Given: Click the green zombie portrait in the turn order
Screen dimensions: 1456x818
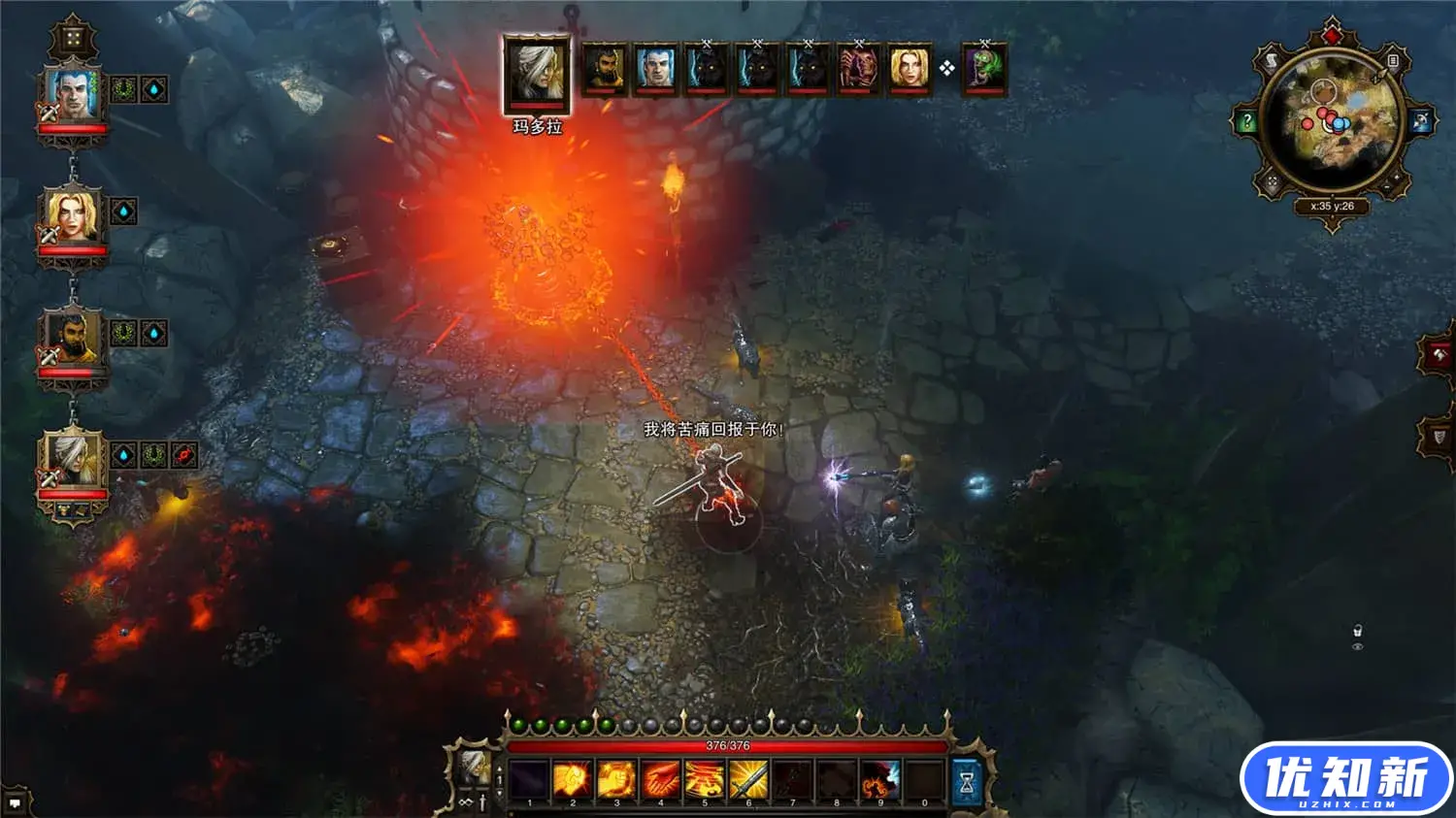Looking at the screenshot, I should [984, 69].
